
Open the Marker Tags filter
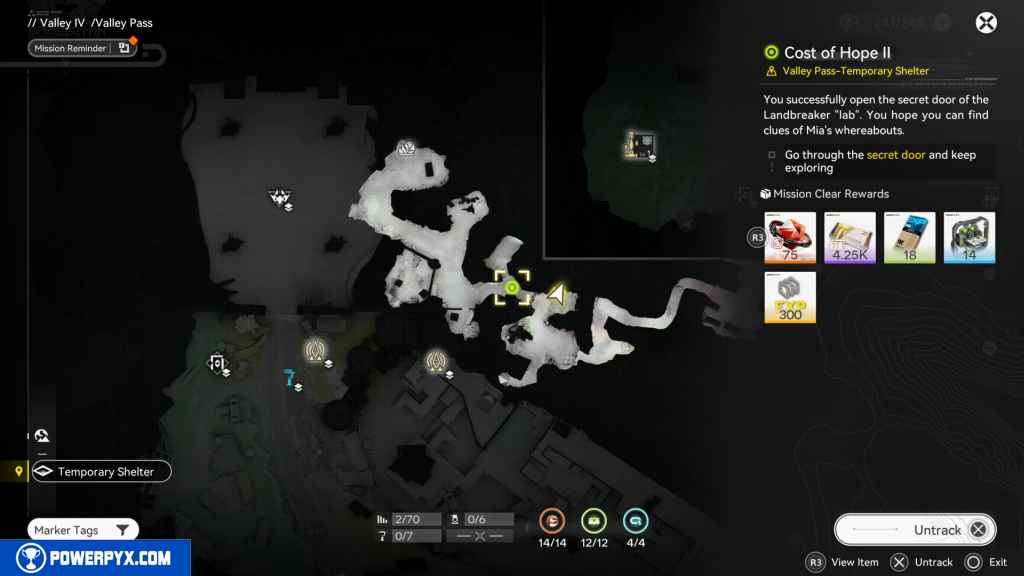(82, 530)
